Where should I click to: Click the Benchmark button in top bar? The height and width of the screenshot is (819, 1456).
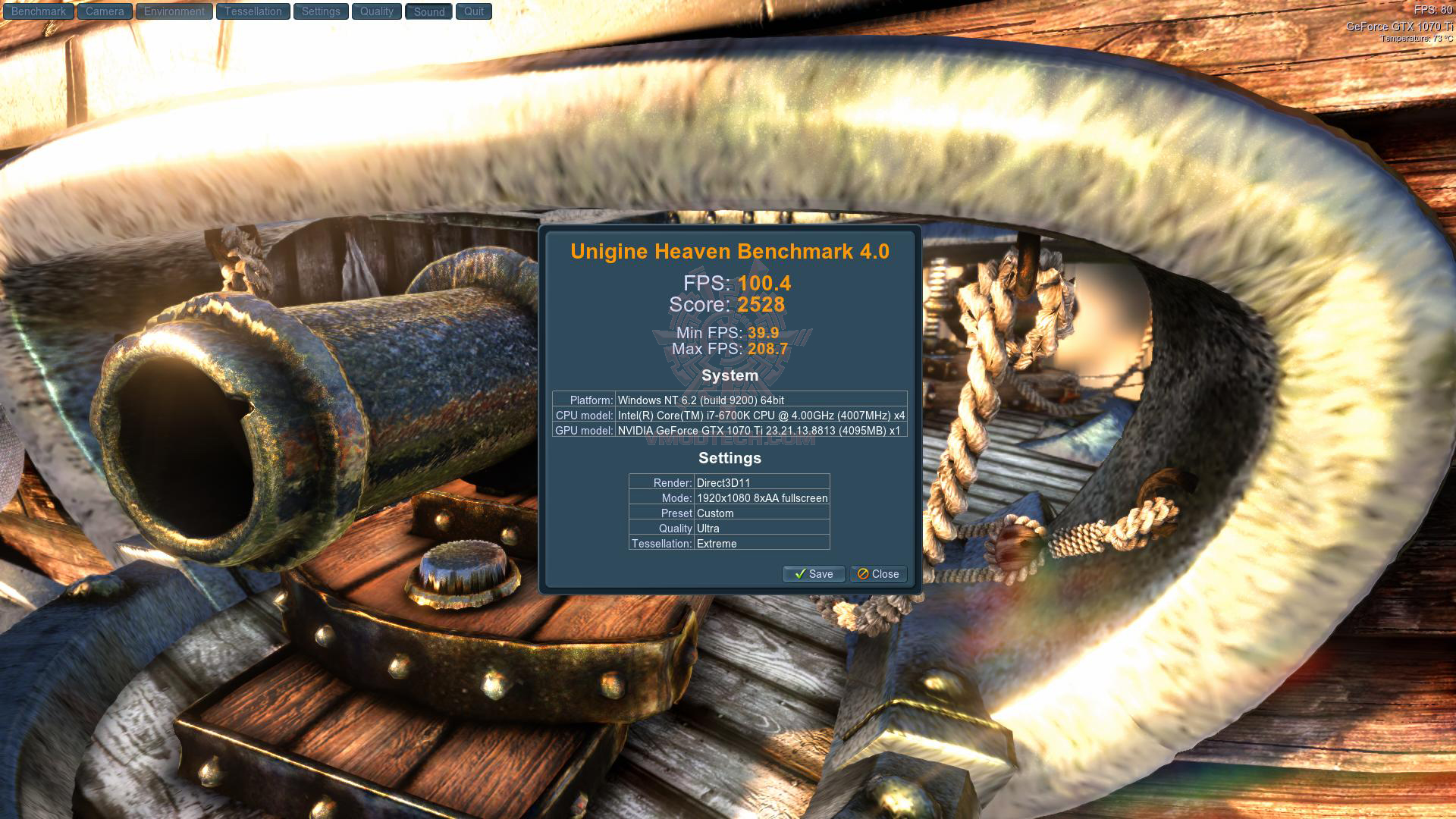click(x=39, y=11)
